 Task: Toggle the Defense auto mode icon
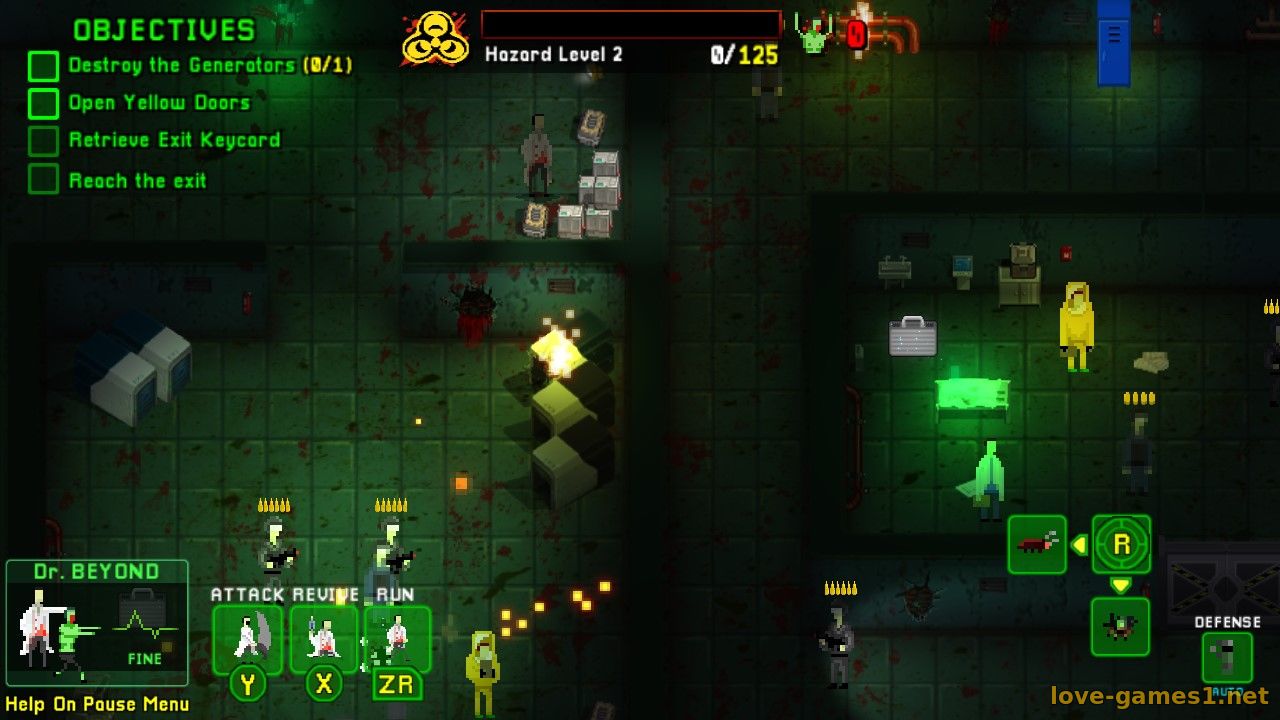click(x=1227, y=658)
